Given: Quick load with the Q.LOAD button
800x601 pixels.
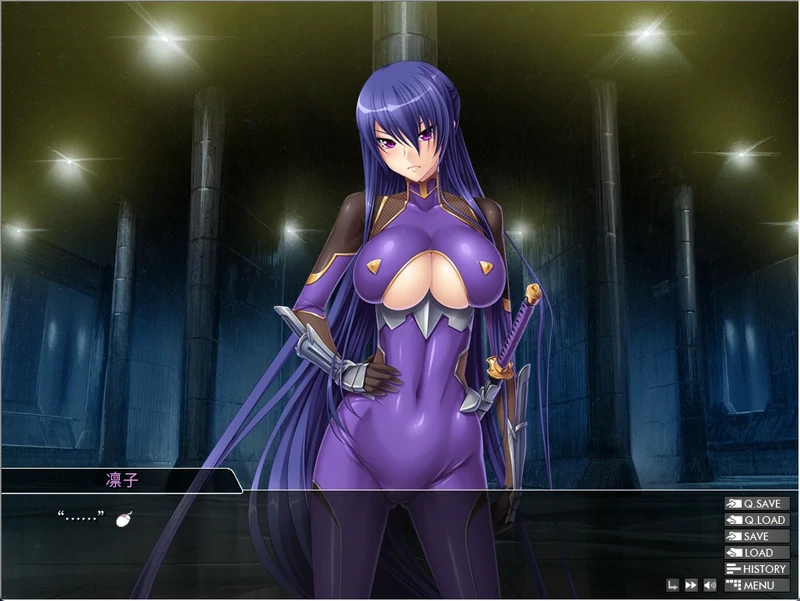Looking at the screenshot, I should [x=757, y=520].
